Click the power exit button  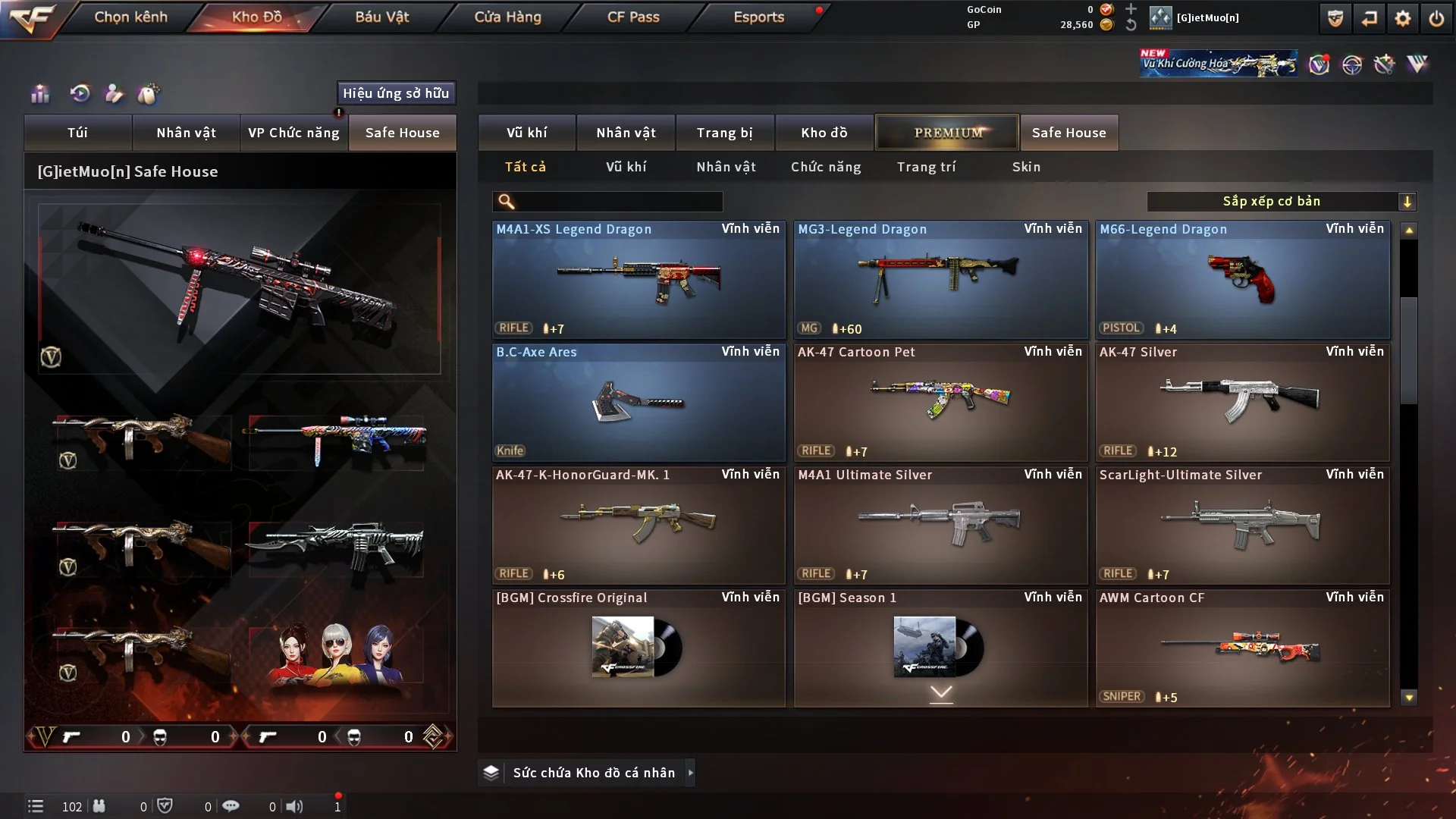pyautogui.click(x=1436, y=18)
